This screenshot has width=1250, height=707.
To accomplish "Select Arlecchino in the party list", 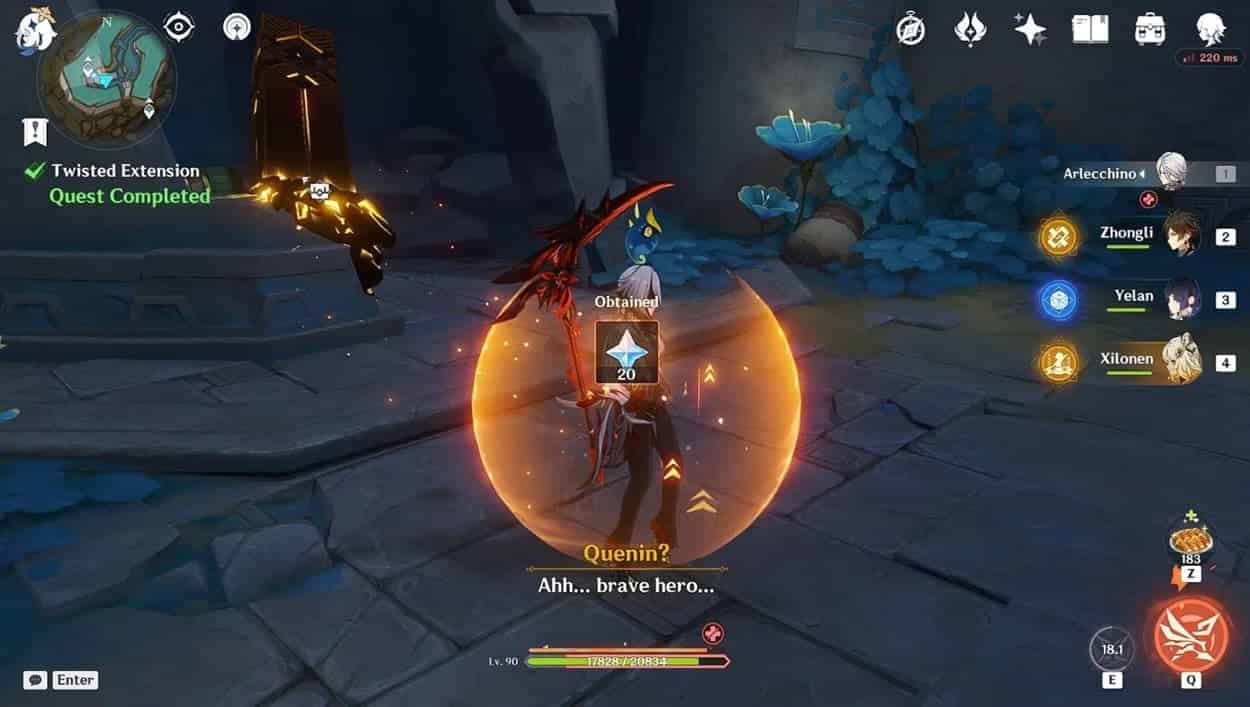I will pos(1170,173).
